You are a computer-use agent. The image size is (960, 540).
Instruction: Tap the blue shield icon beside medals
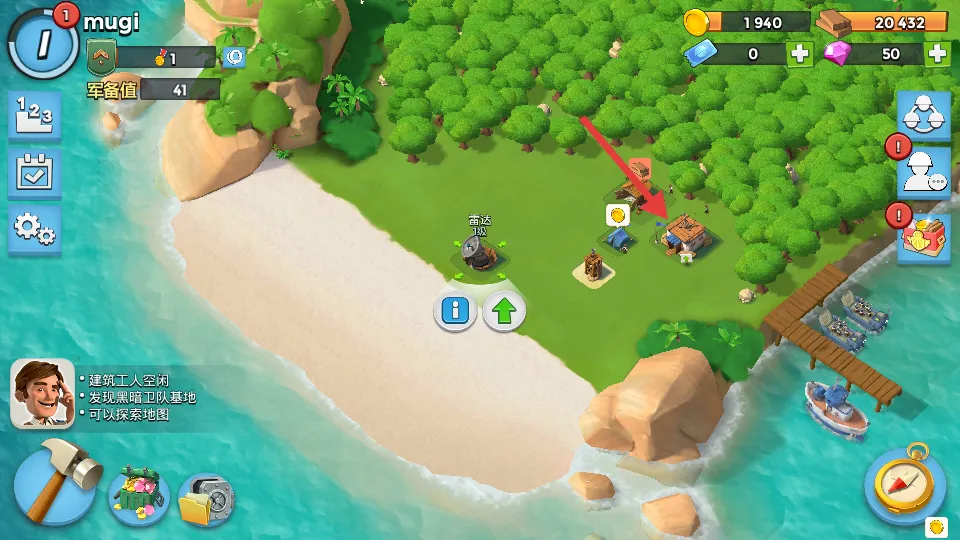tap(235, 58)
